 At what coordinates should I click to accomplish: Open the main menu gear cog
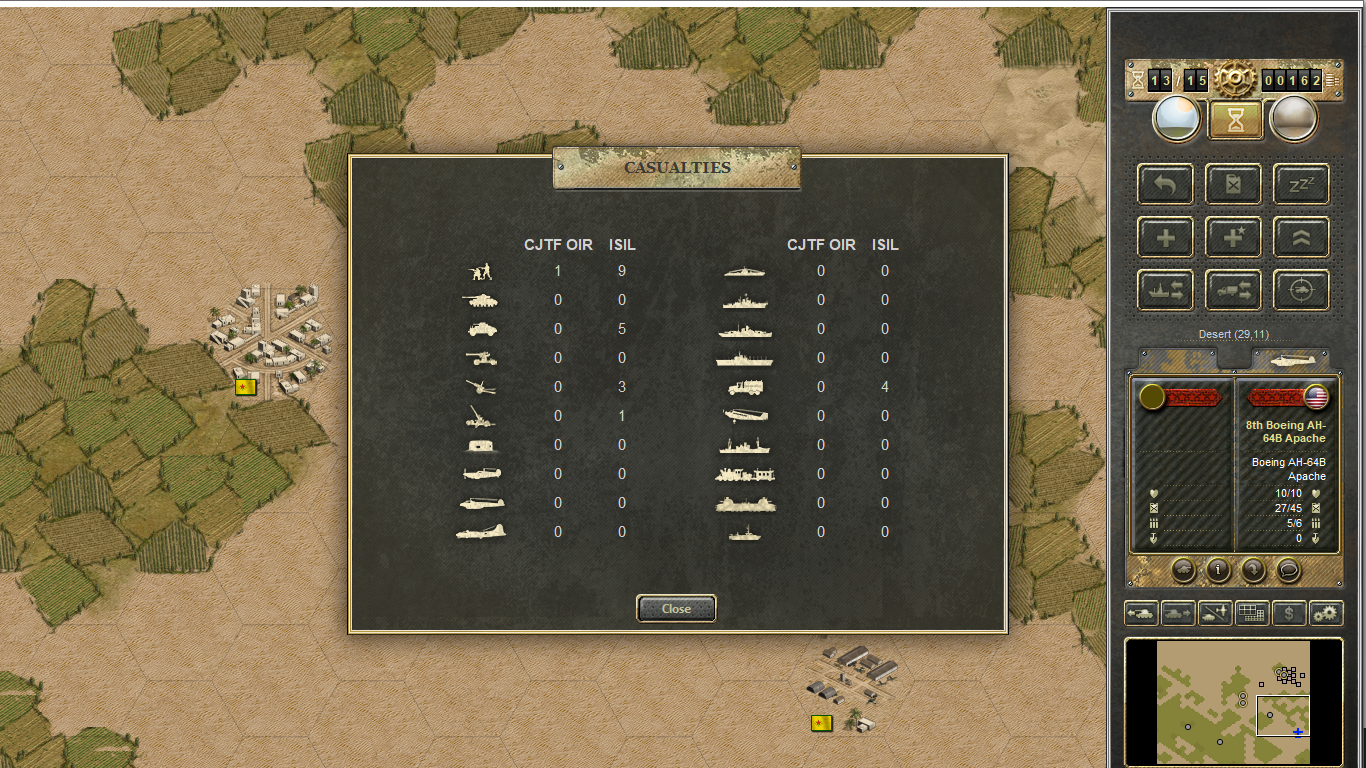[x=1235, y=80]
